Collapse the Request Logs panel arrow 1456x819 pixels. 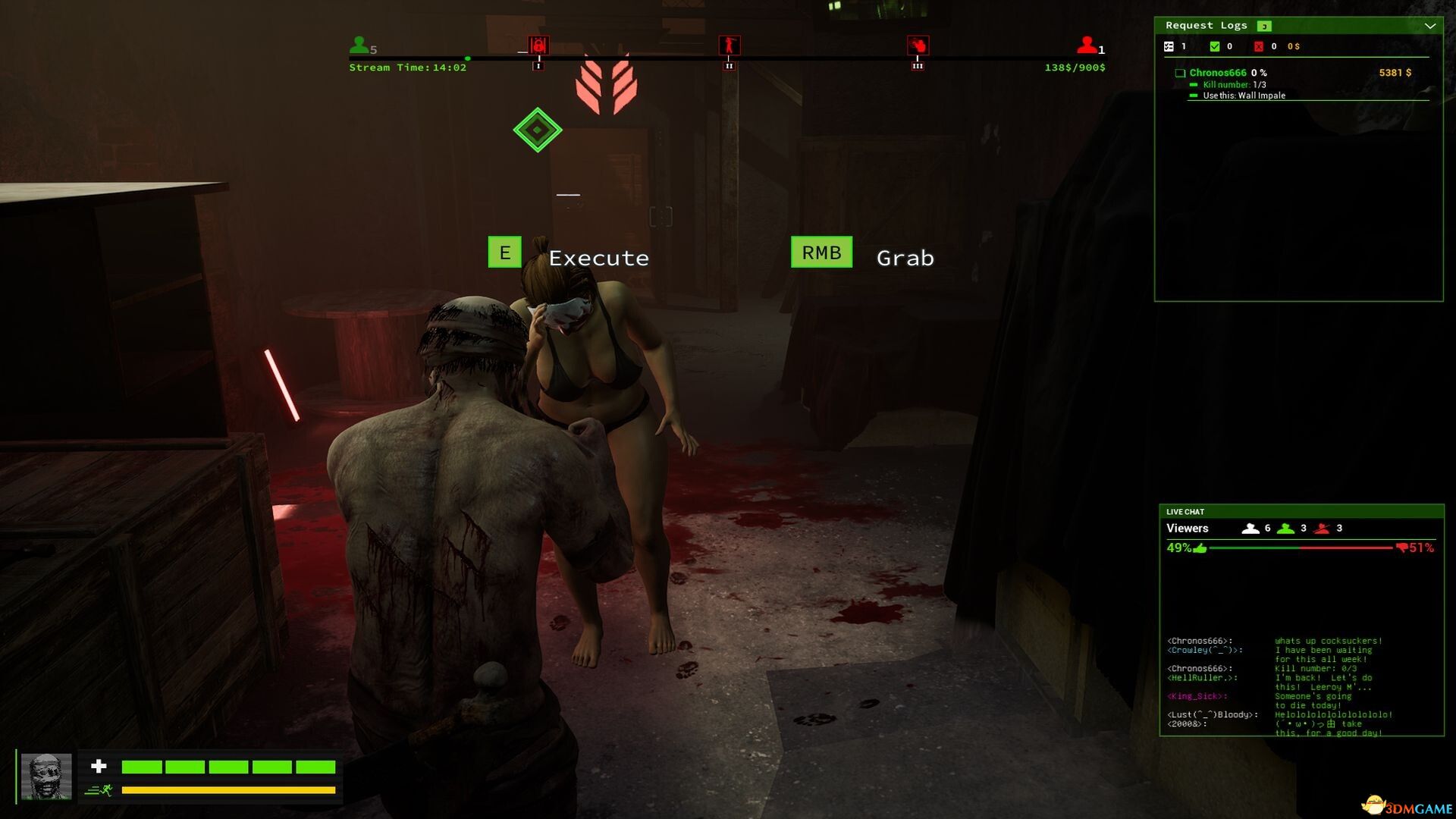tap(1429, 26)
